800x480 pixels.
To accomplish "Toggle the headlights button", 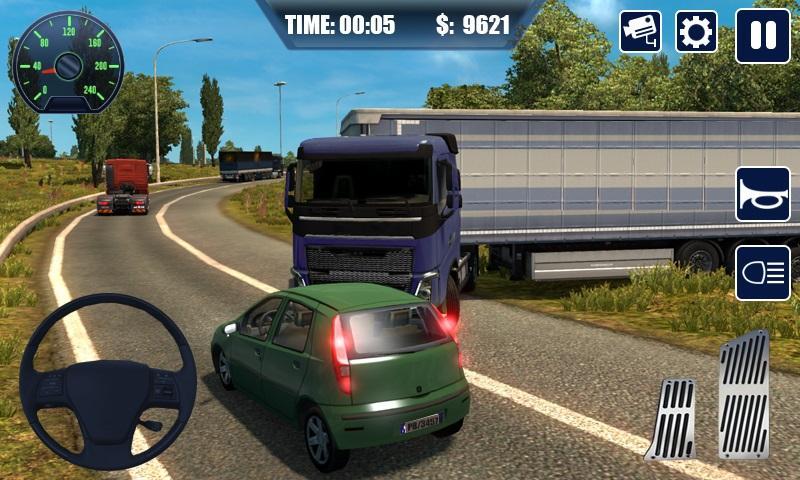I will [x=762, y=272].
